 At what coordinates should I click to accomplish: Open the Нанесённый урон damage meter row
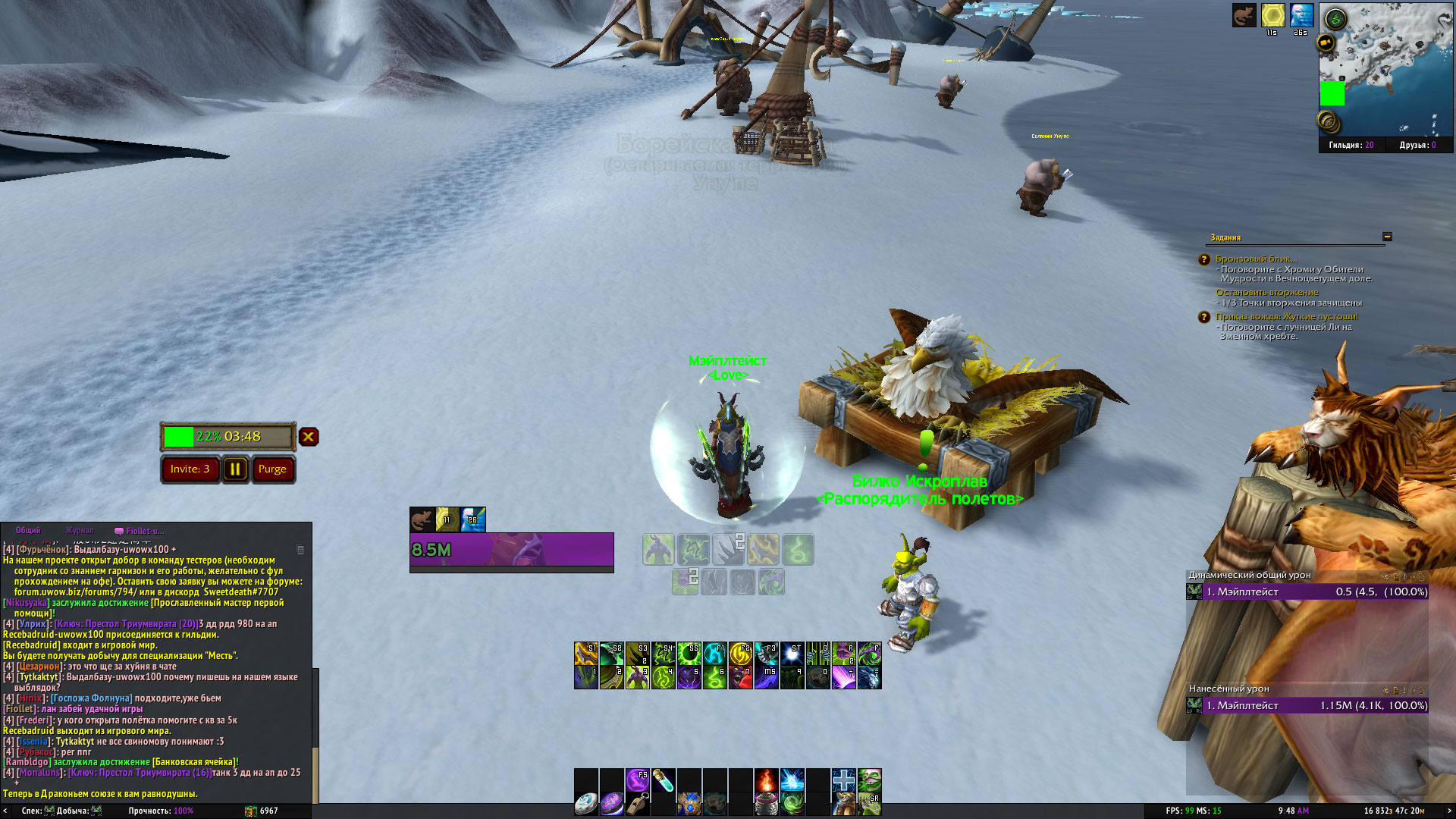[1307, 705]
